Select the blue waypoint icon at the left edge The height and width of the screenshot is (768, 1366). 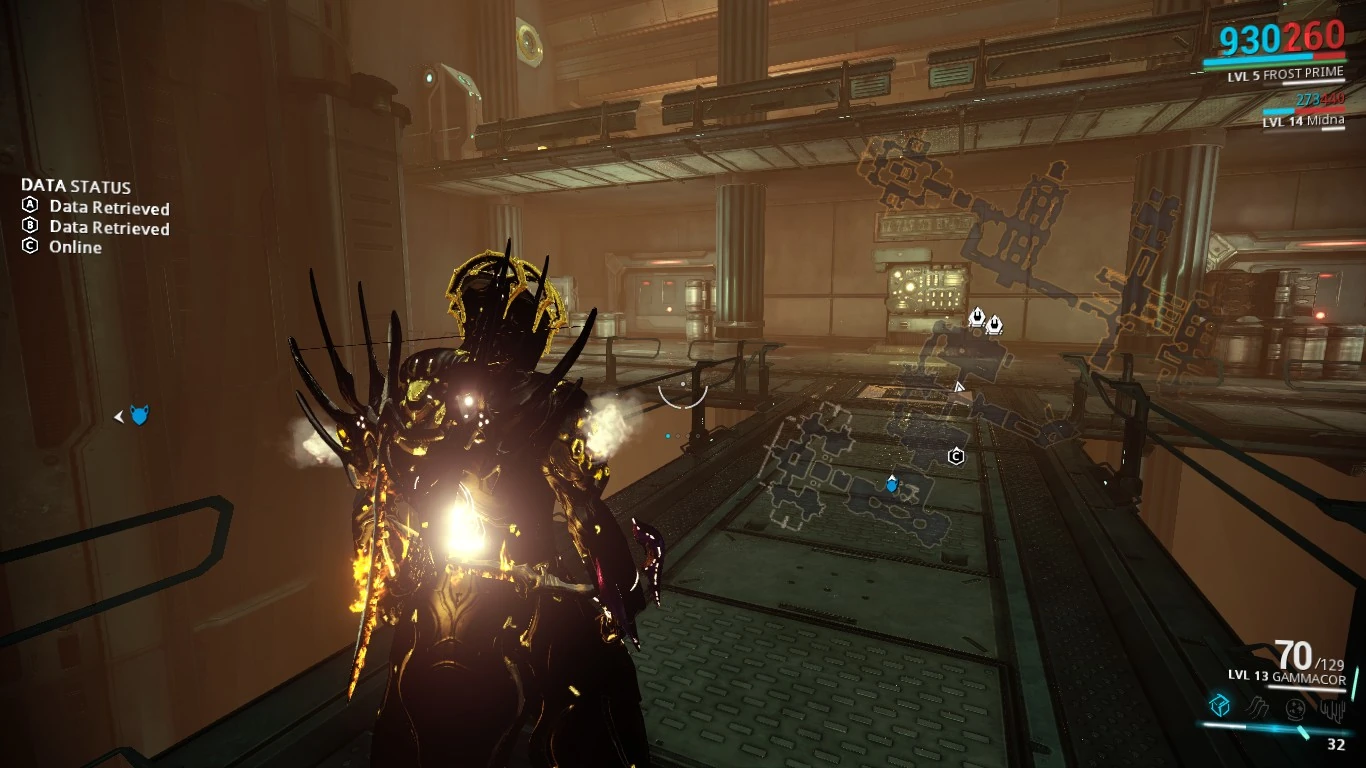pyautogui.click(x=139, y=415)
